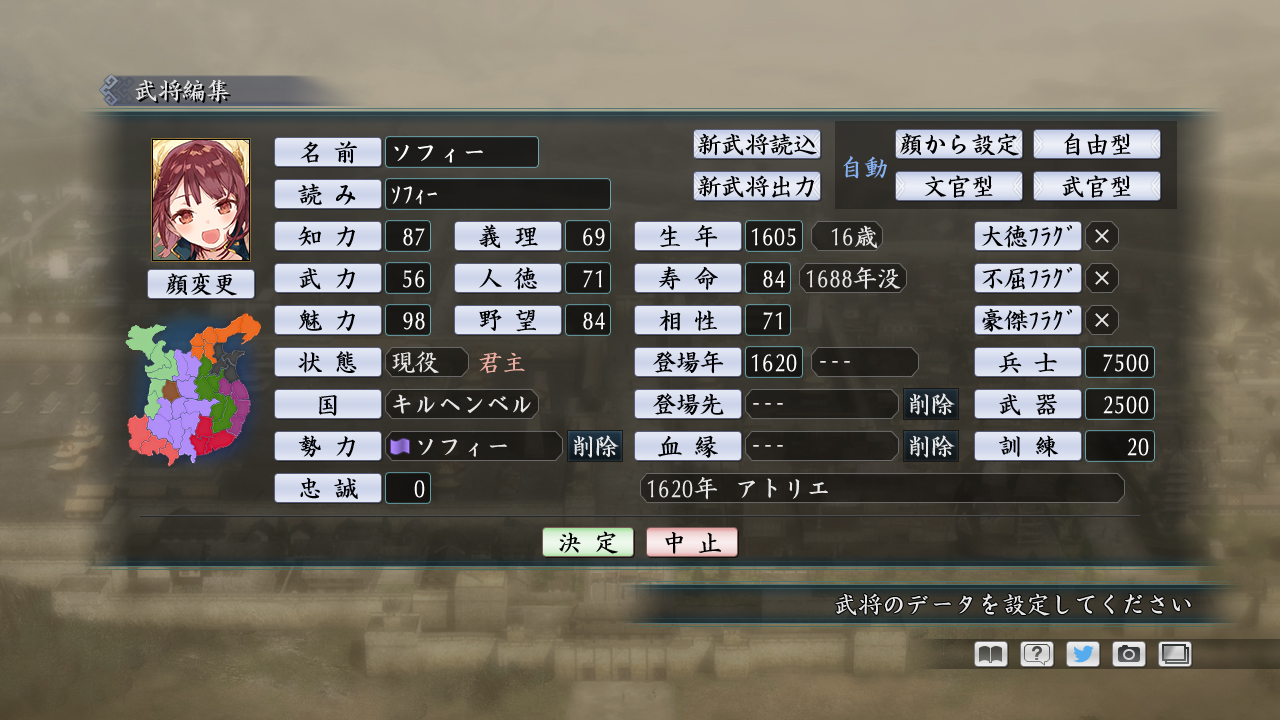Click the 名前 field containing ソフィー

[460, 152]
